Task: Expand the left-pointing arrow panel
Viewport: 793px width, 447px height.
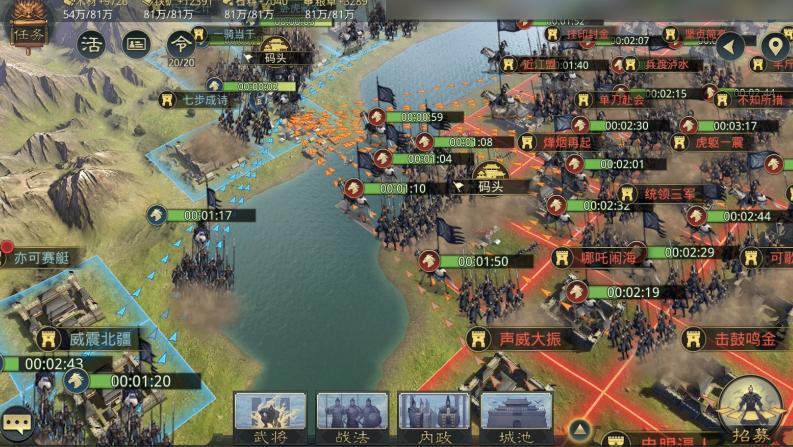Action: tap(731, 45)
